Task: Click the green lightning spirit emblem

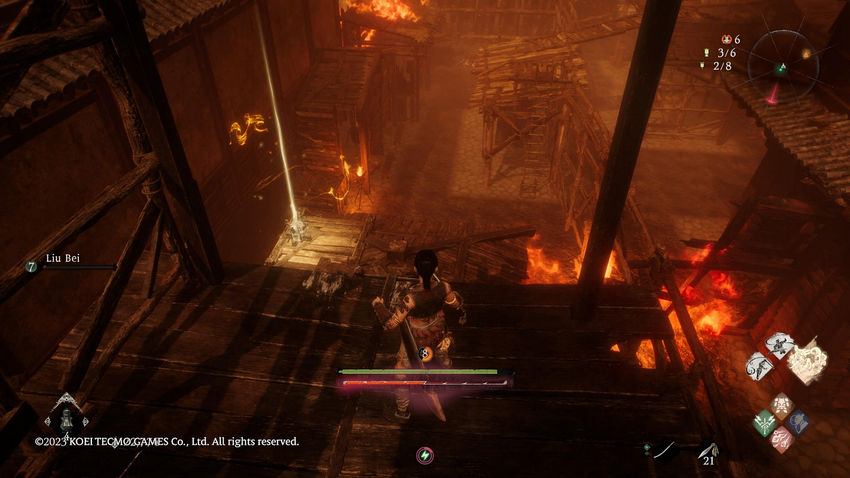Action: [425, 455]
